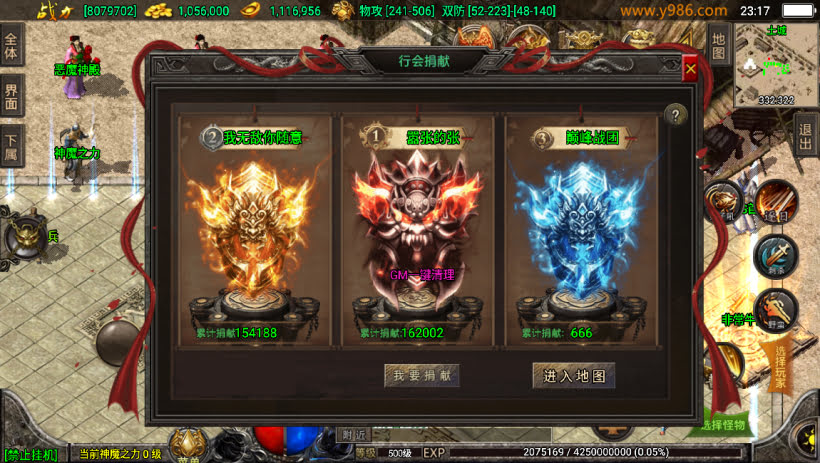Screen dimensions: 820x463
Task: Close the guild donation window
Action: (690, 69)
